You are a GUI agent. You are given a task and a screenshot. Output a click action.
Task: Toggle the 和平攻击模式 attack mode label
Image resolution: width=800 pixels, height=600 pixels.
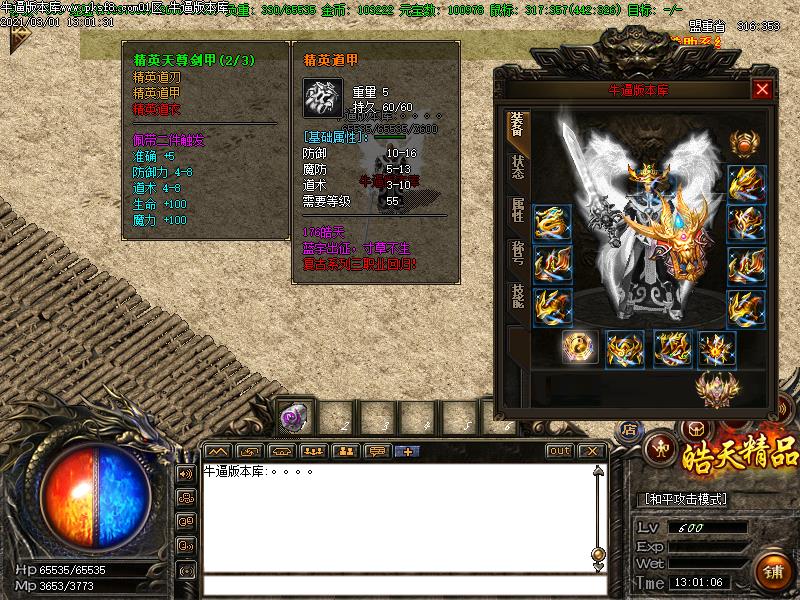pos(683,499)
